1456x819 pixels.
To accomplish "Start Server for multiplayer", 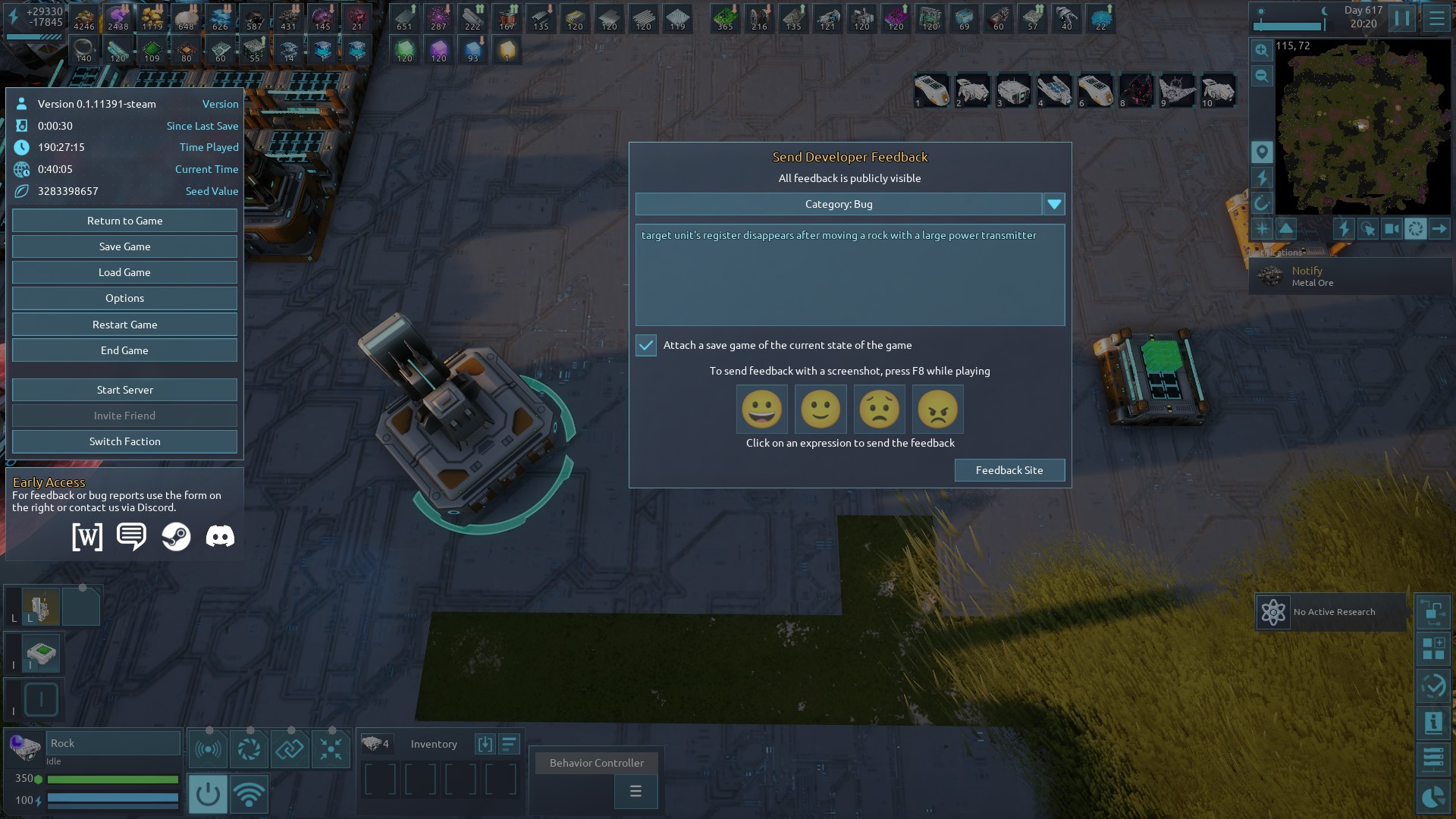I will 124,390.
